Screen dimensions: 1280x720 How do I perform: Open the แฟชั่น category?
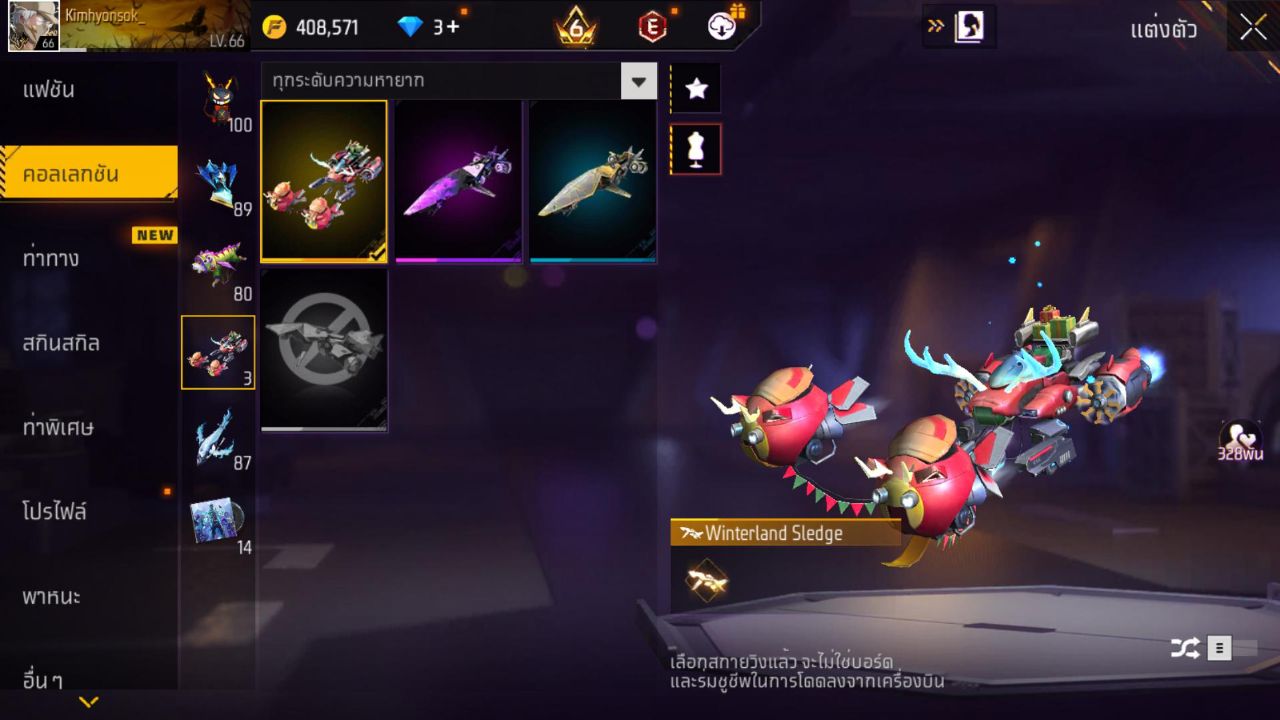point(50,90)
